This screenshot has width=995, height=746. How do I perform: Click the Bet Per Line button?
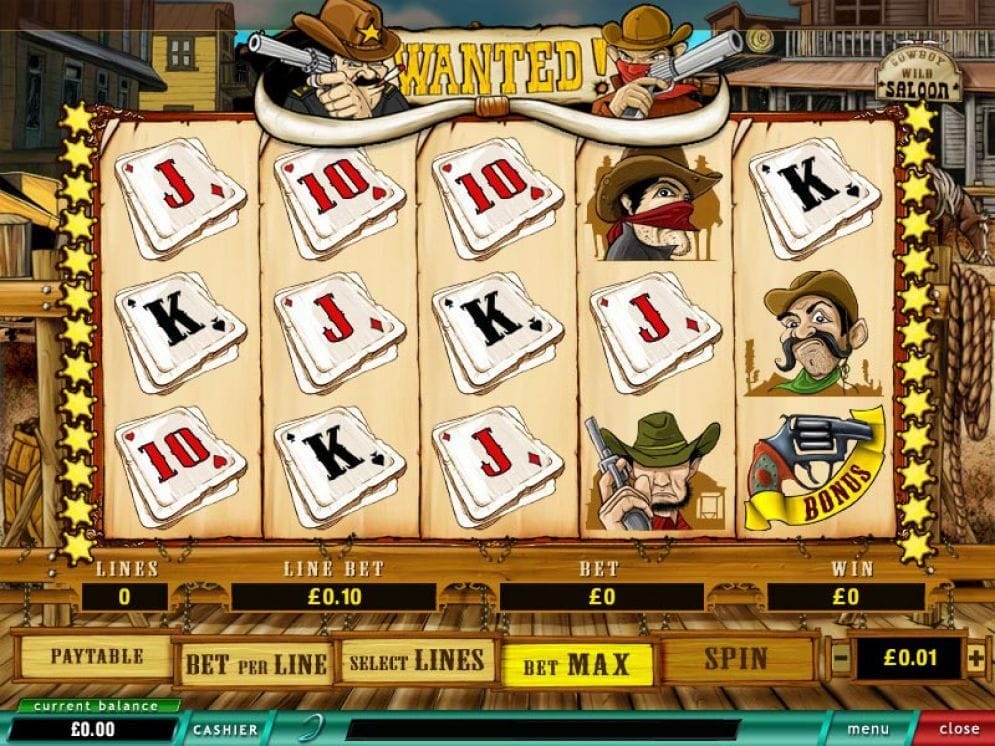(x=255, y=663)
